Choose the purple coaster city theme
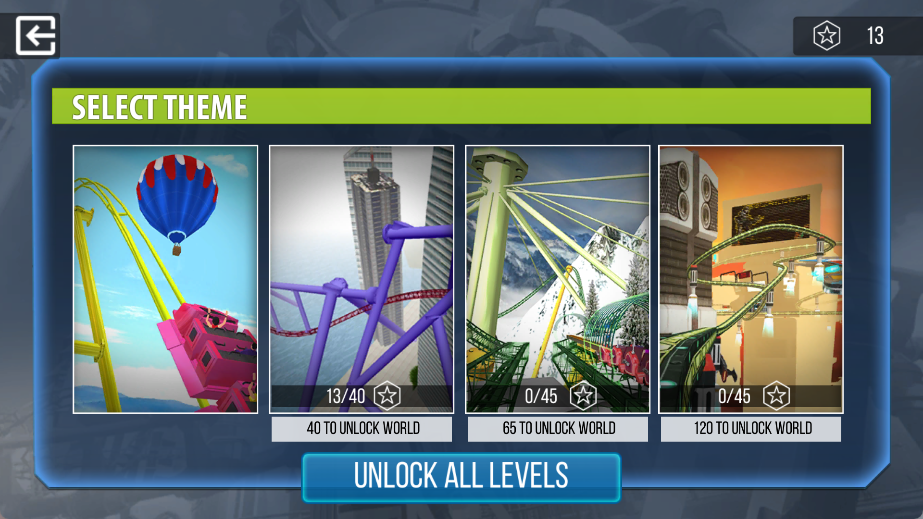Image resolution: width=923 pixels, height=519 pixels. click(361, 270)
